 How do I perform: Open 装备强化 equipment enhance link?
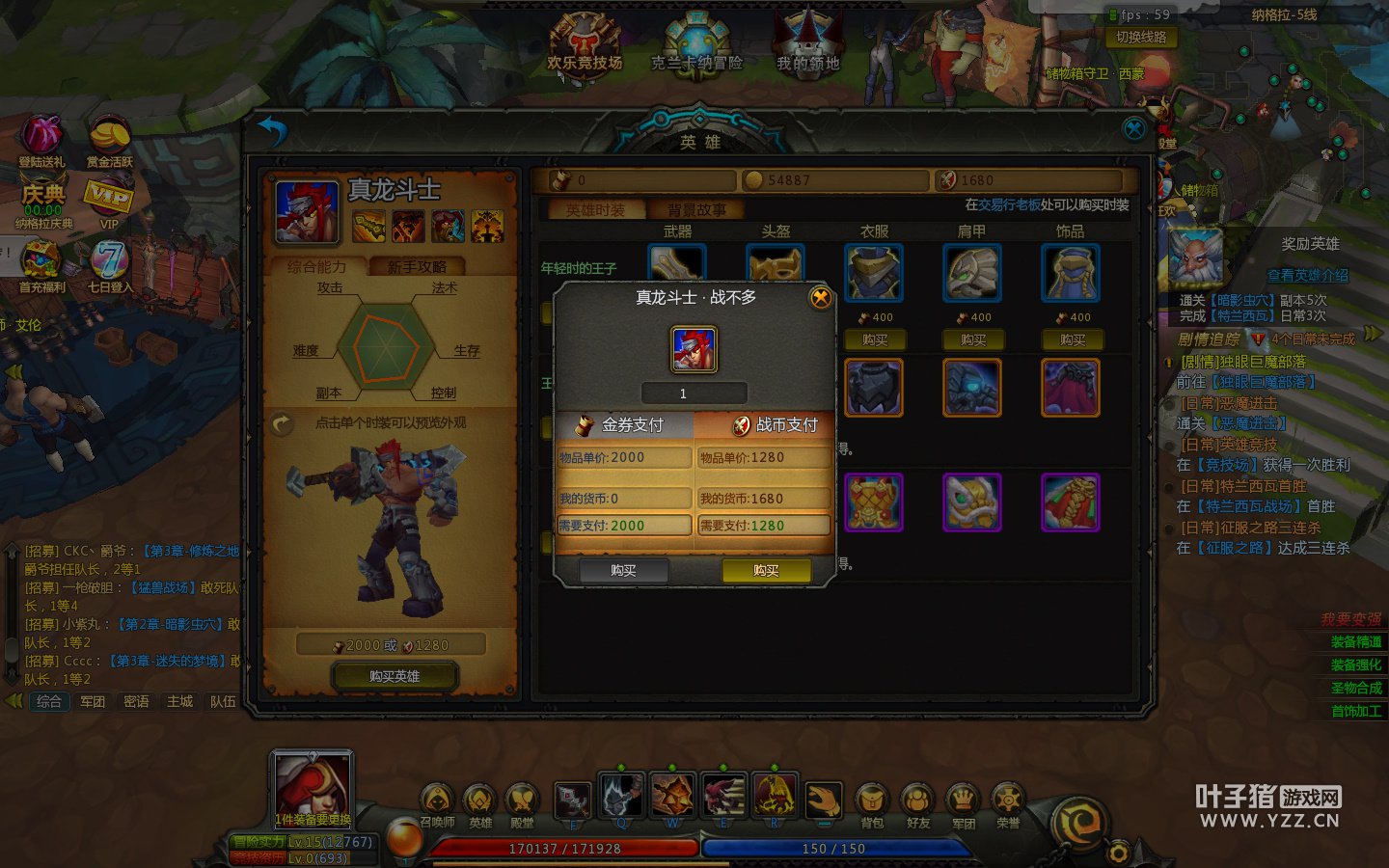pyautogui.click(x=1355, y=665)
